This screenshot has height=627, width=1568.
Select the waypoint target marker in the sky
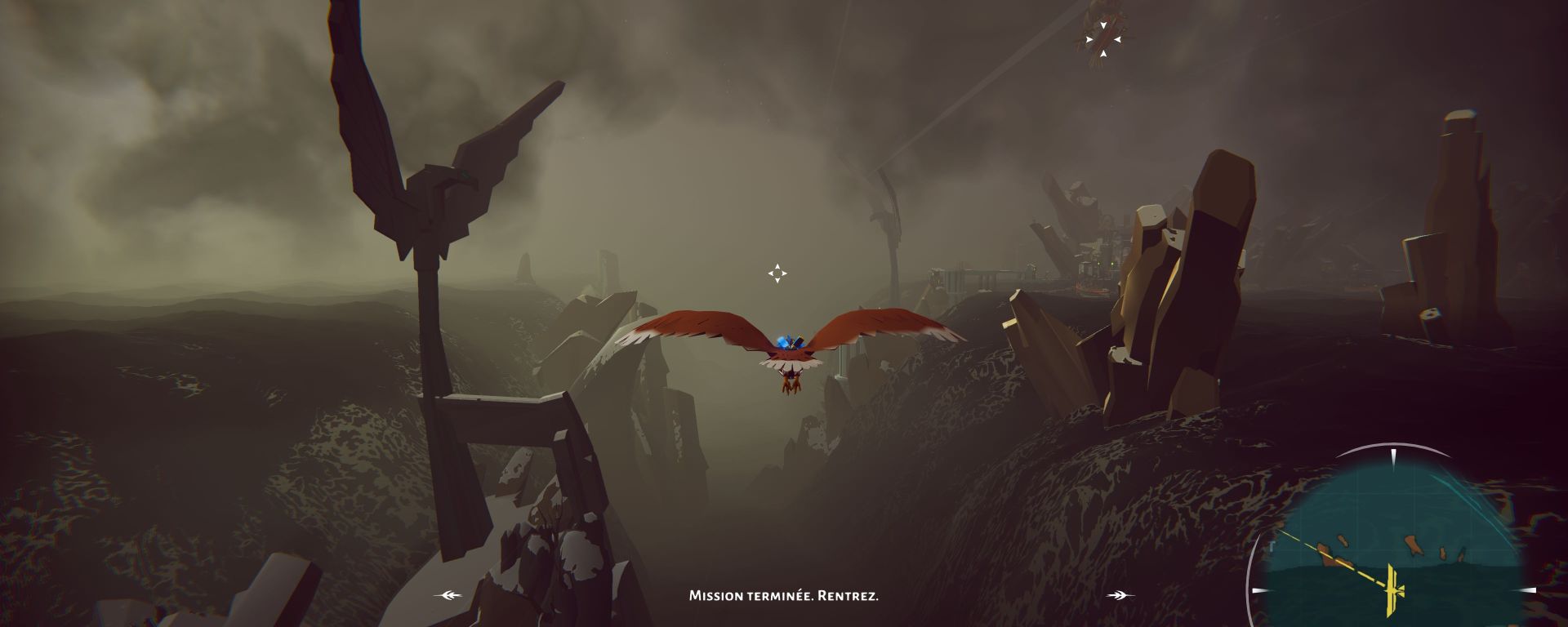coord(1102,39)
